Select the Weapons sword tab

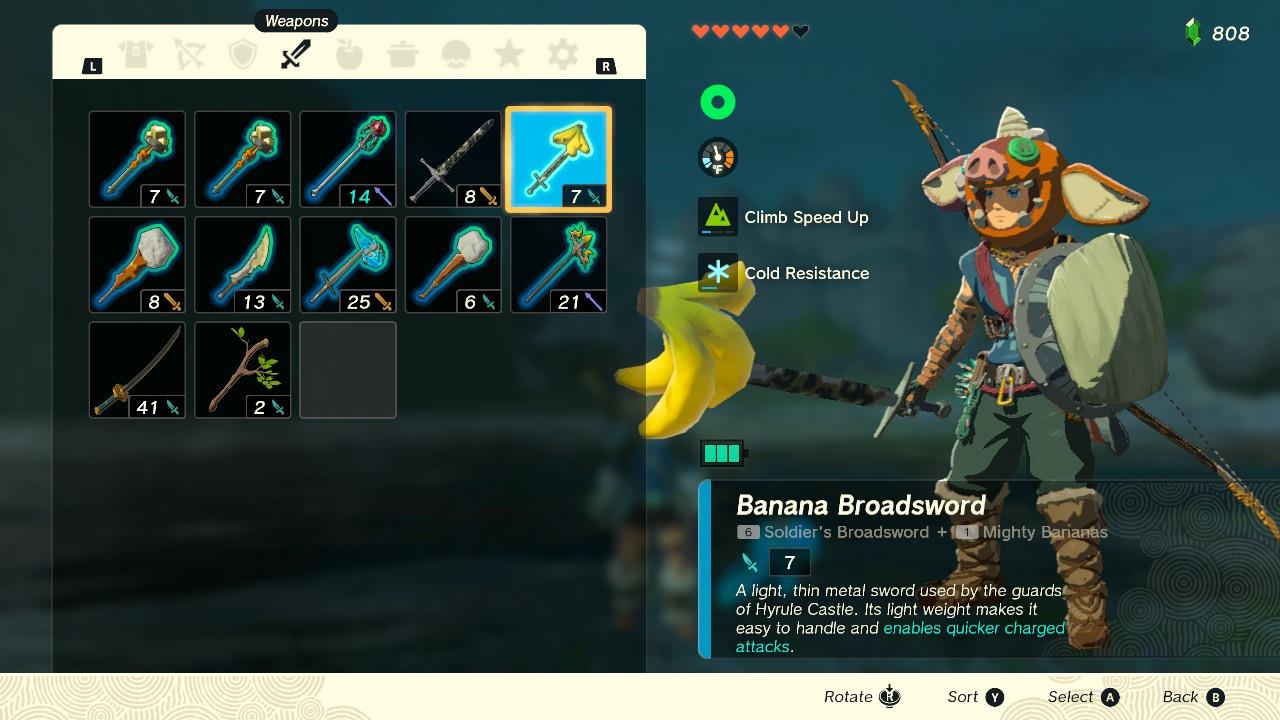296,54
